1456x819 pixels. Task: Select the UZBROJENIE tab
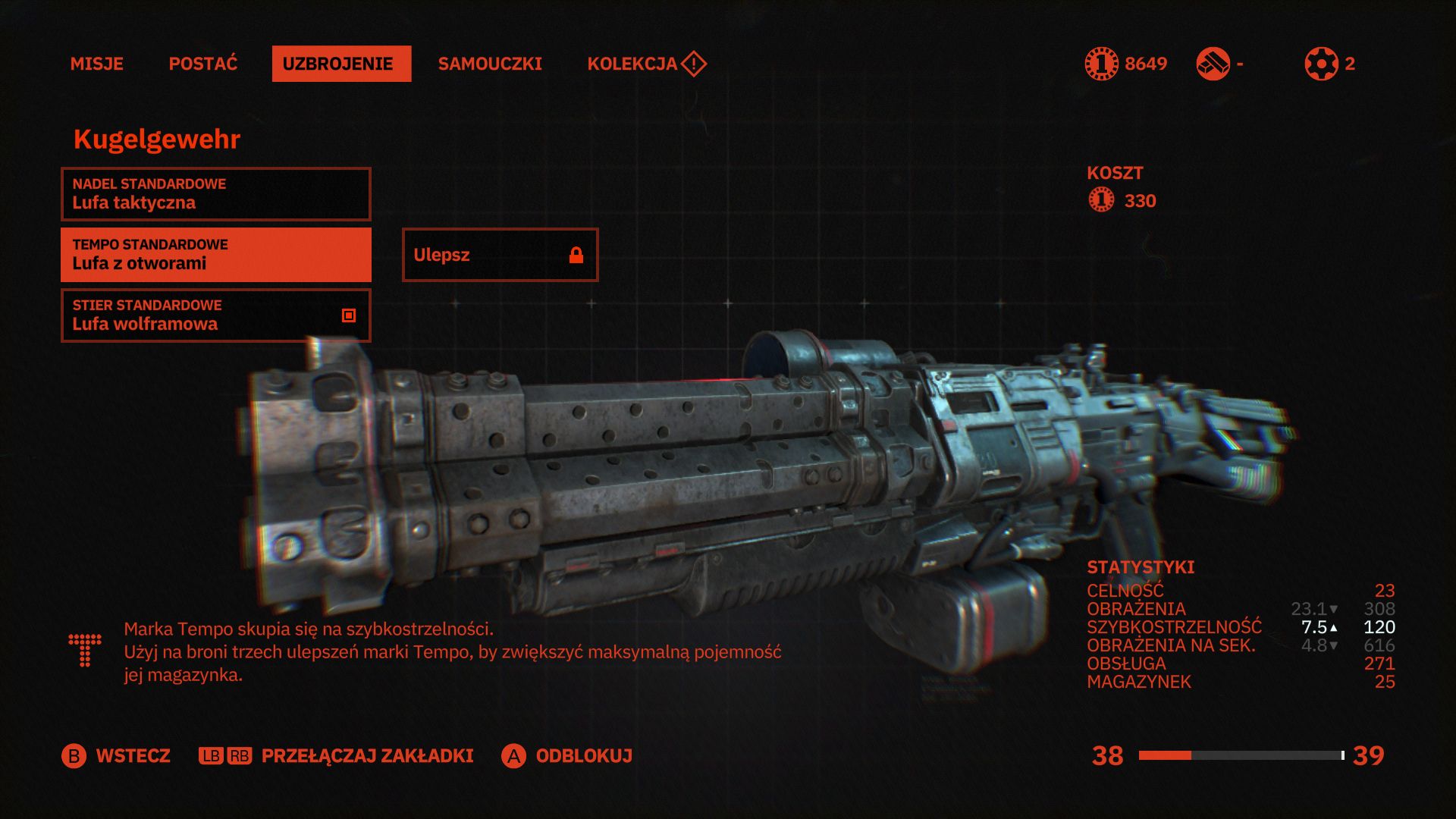(x=341, y=64)
